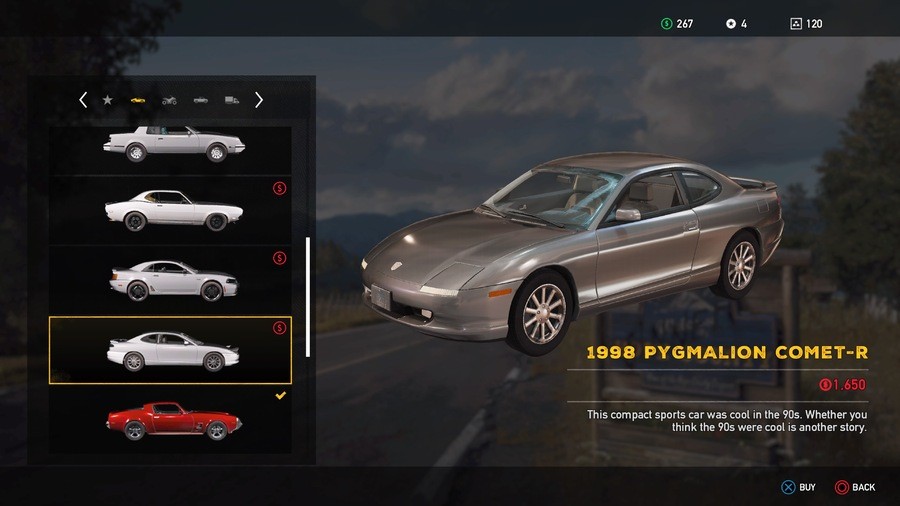Choose the red muscle car with checkmark
Screen dimensions: 900x506
[x=172, y=420]
